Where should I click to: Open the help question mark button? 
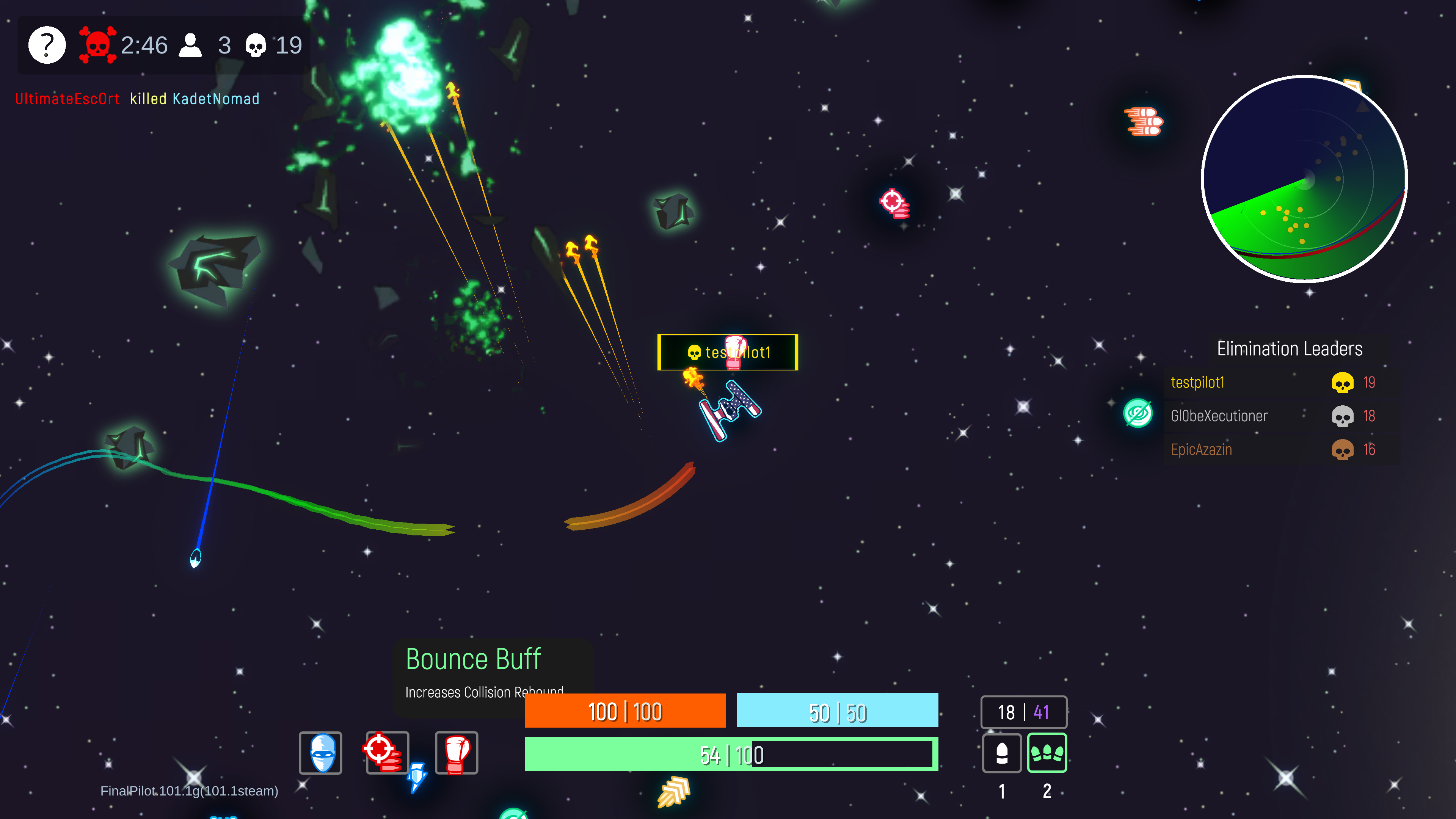tap(47, 45)
